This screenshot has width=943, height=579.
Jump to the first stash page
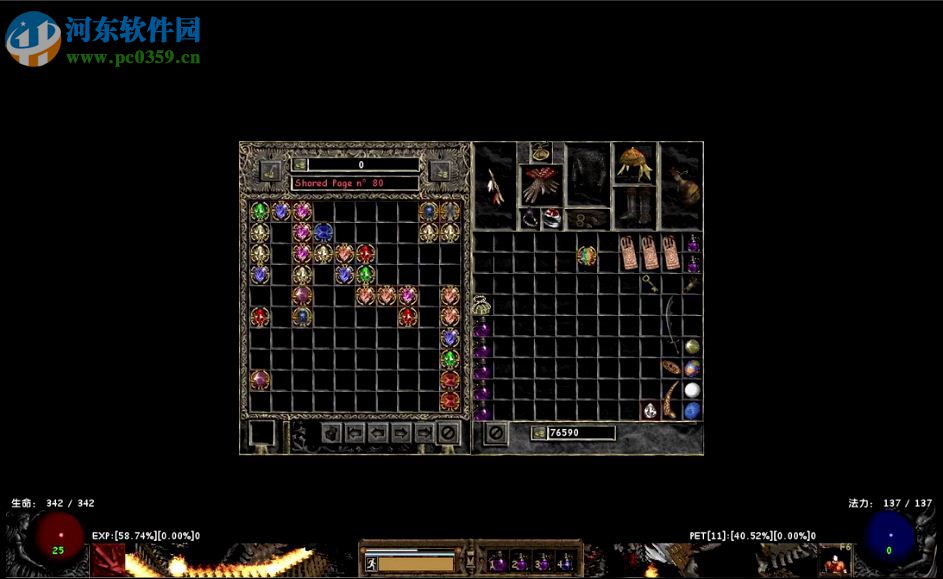(x=355, y=433)
